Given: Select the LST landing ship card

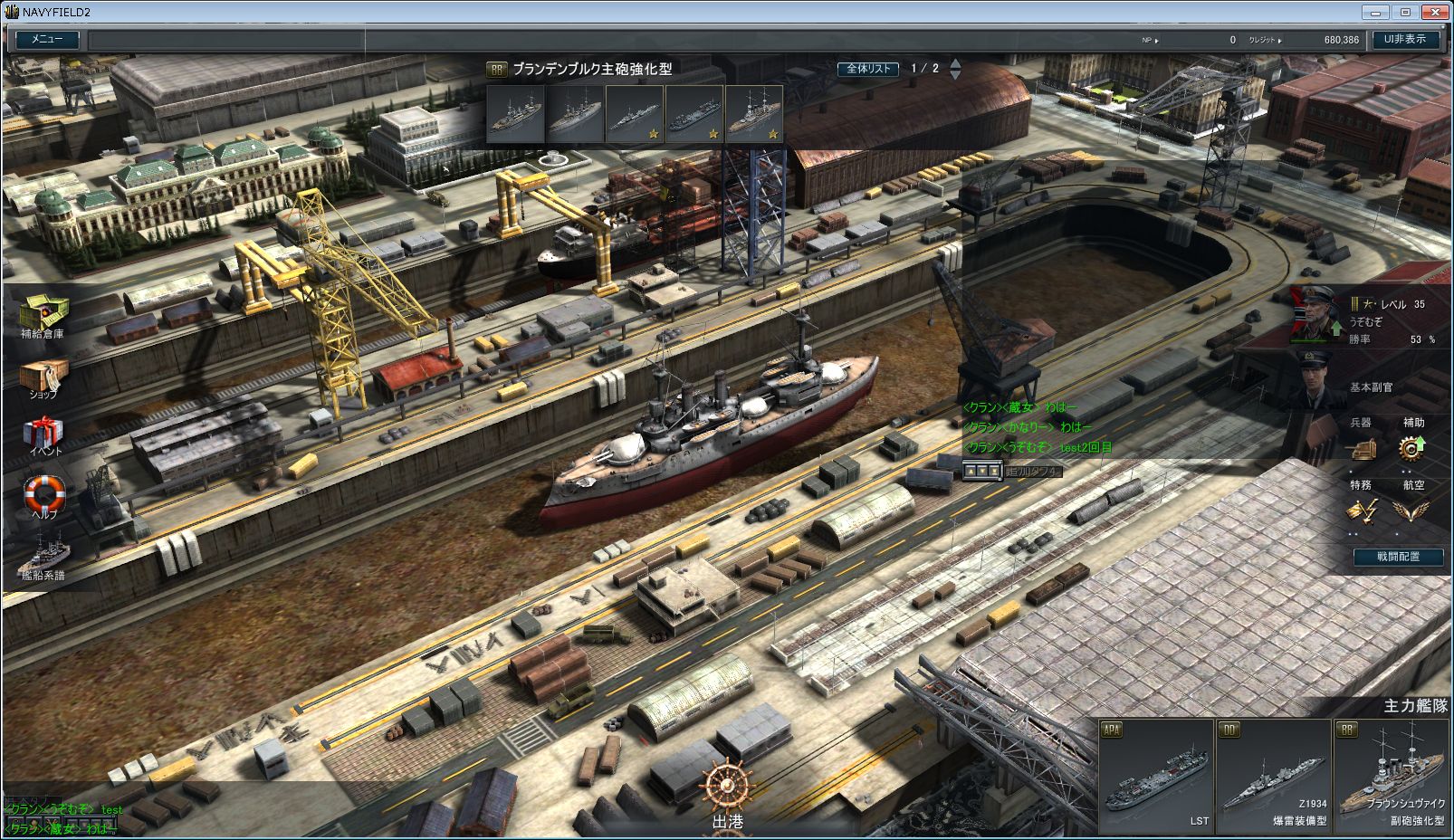Looking at the screenshot, I should (x=1156, y=777).
